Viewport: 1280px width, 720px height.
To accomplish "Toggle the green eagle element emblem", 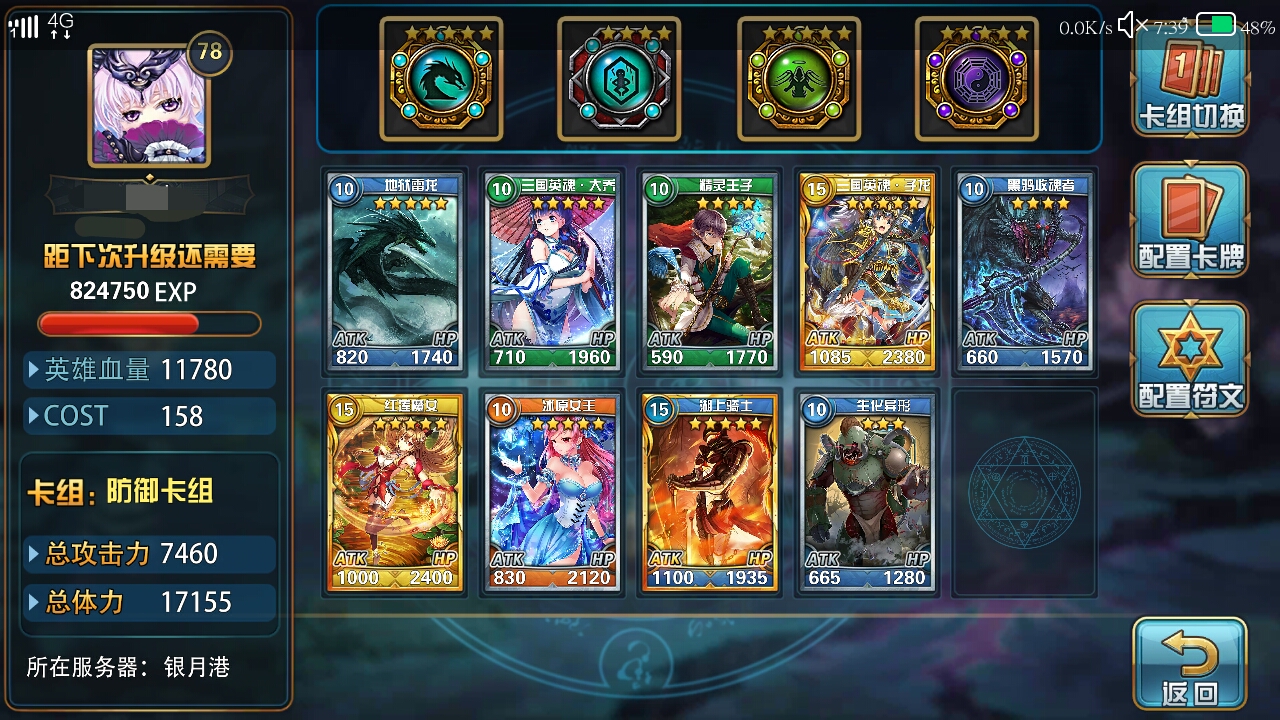I will pos(800,83).
